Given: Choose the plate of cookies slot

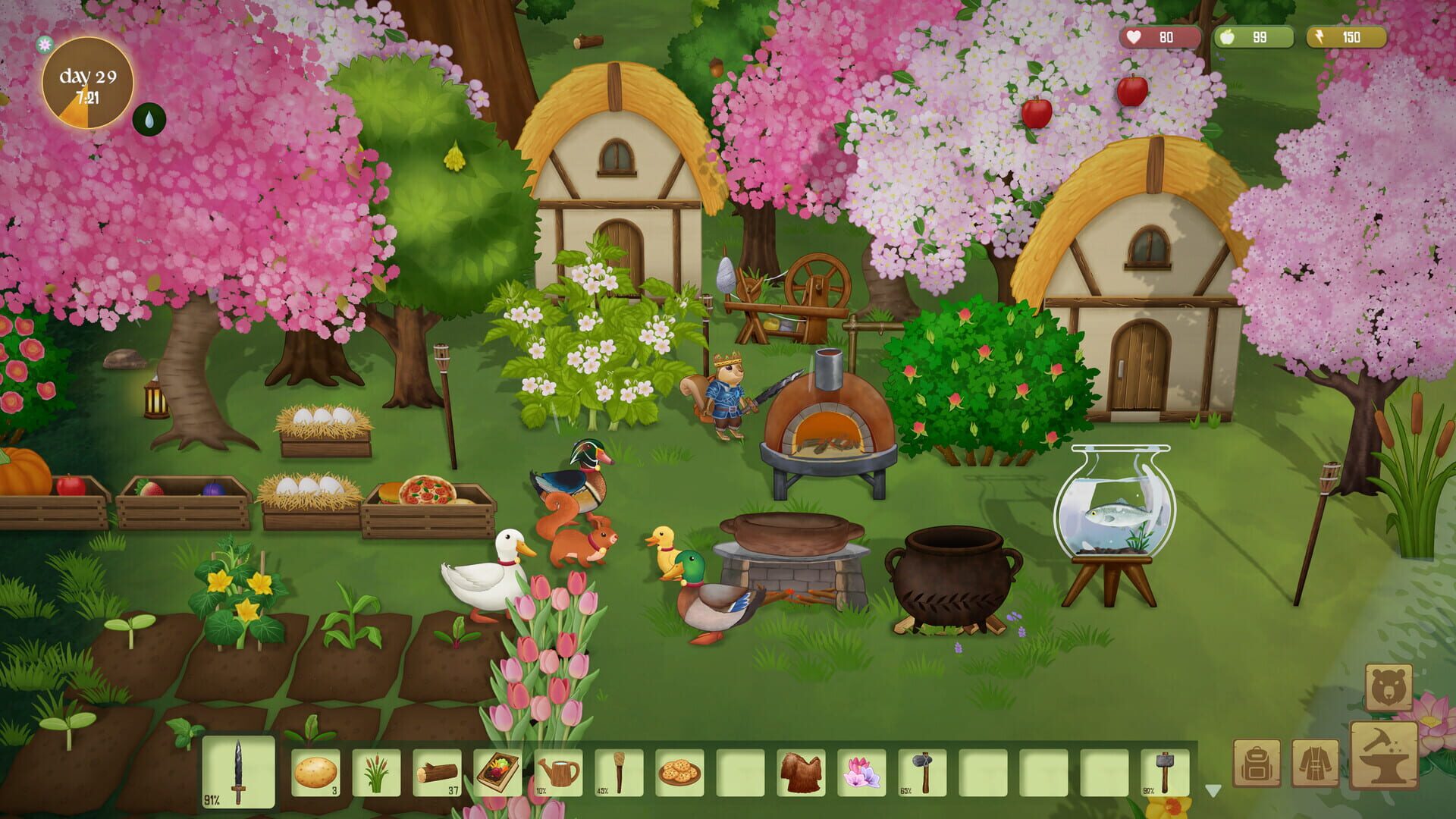Looking at the screenshot, I should tap(680, 773).
